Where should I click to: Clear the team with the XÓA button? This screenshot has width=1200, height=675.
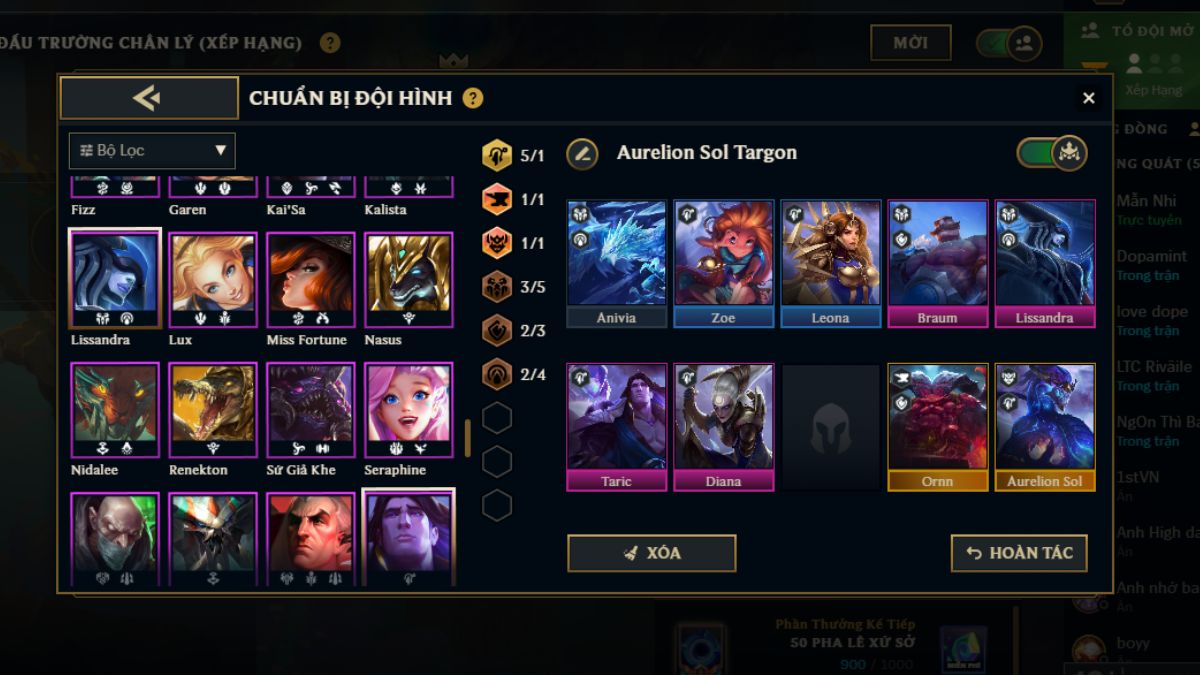pos(651,553)
